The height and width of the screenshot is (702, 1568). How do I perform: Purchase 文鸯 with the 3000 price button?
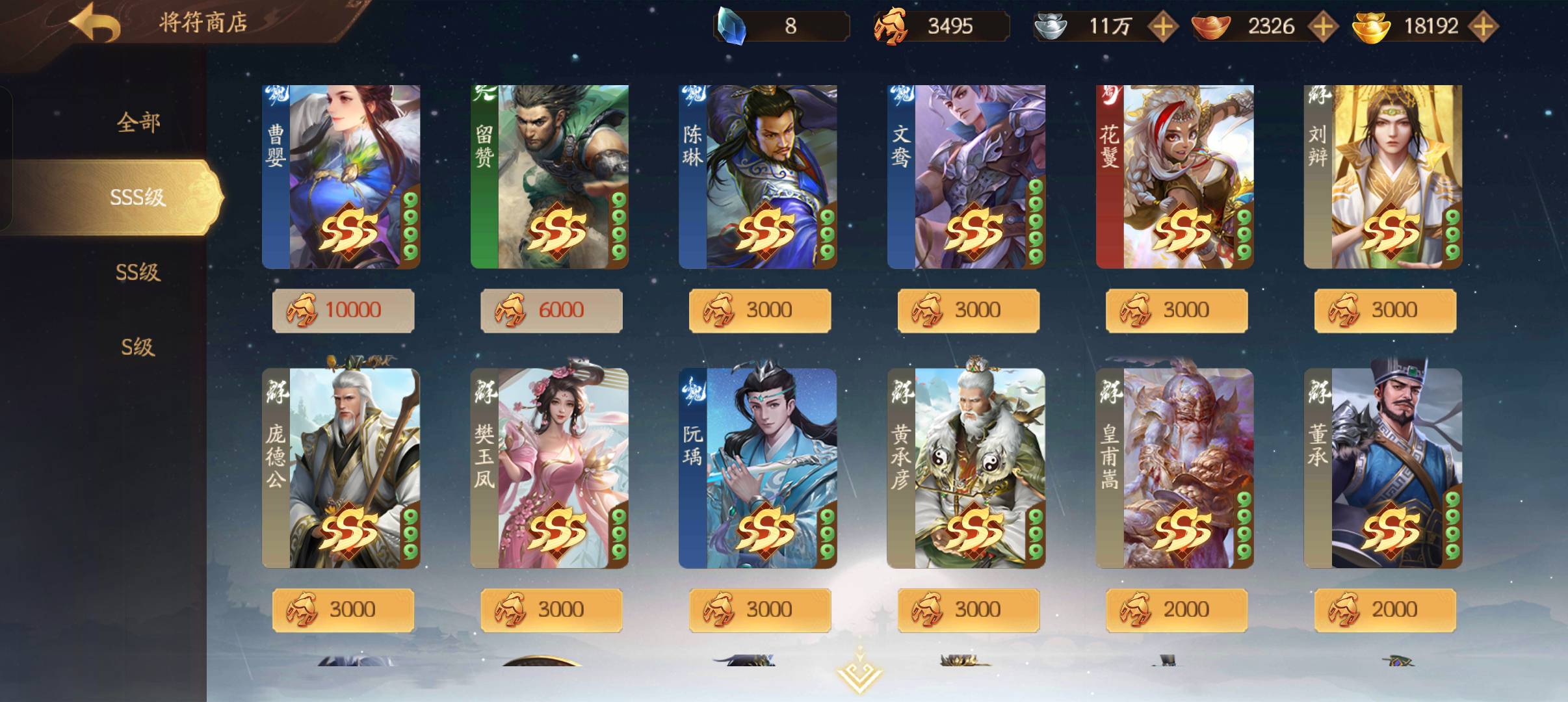point(968,310)
